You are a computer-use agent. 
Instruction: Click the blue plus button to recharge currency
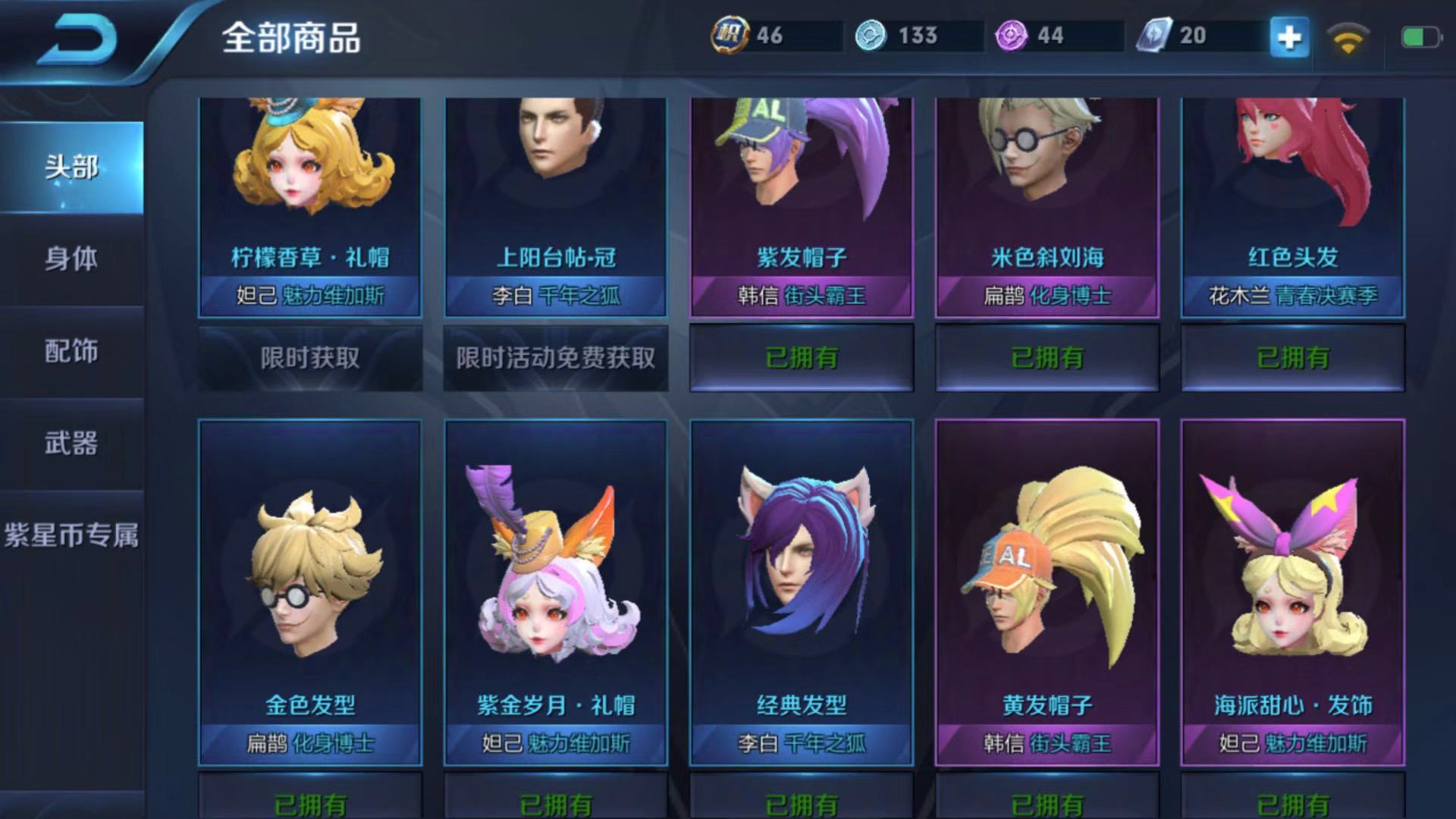(1291, 36)
